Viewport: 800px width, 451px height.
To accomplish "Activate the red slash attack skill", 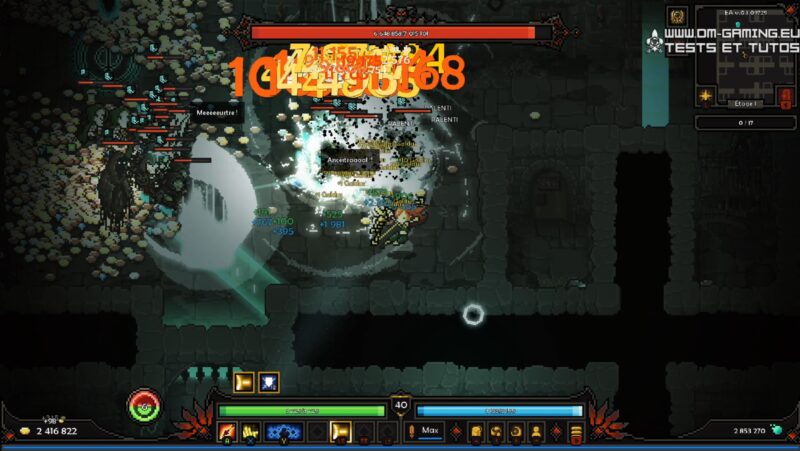I will 227,432.
